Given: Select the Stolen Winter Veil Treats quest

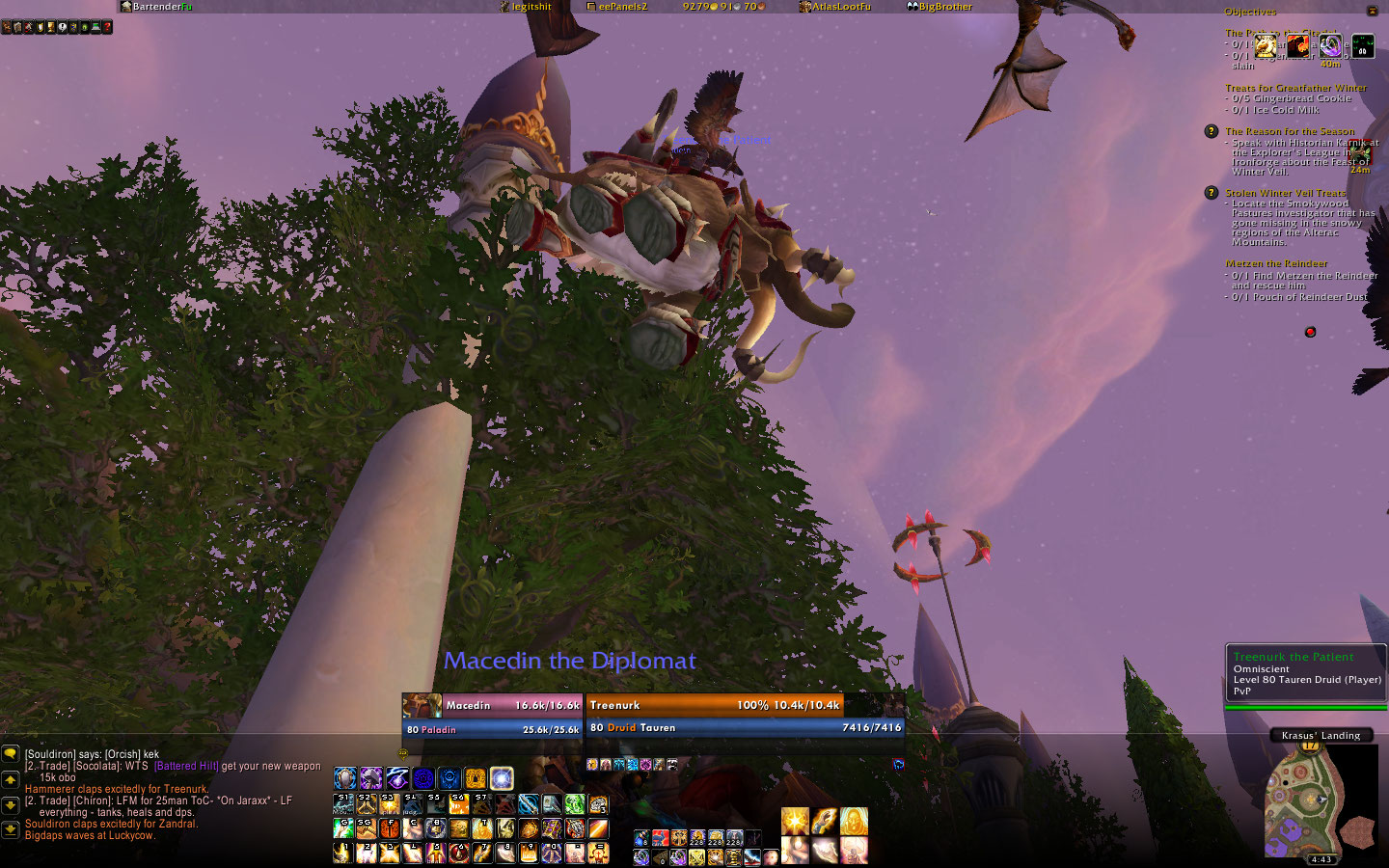Looking at the screenshot, I should tap(1285, 193).
